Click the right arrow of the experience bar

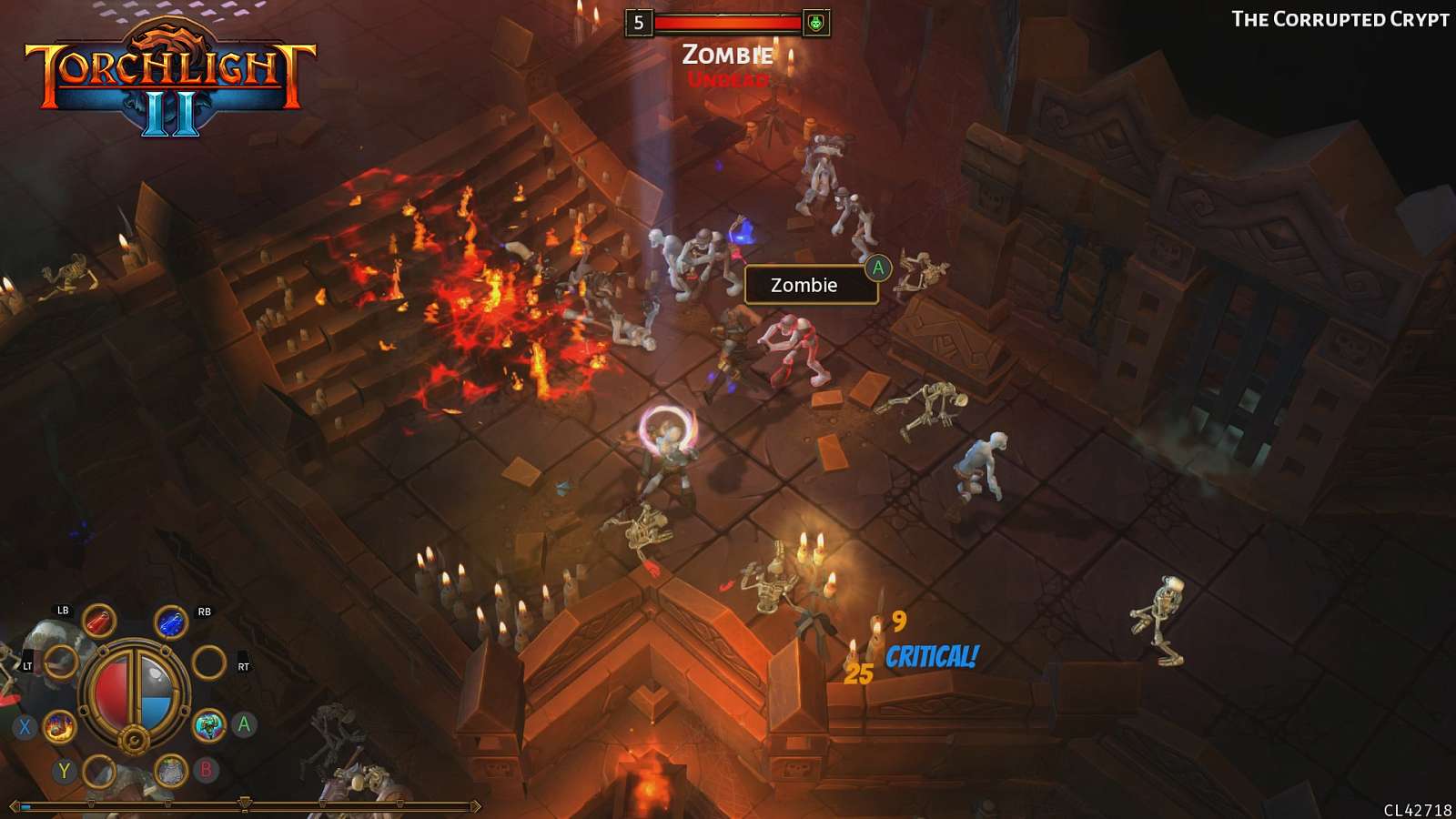pyautogui.click(x=477, y=805)
